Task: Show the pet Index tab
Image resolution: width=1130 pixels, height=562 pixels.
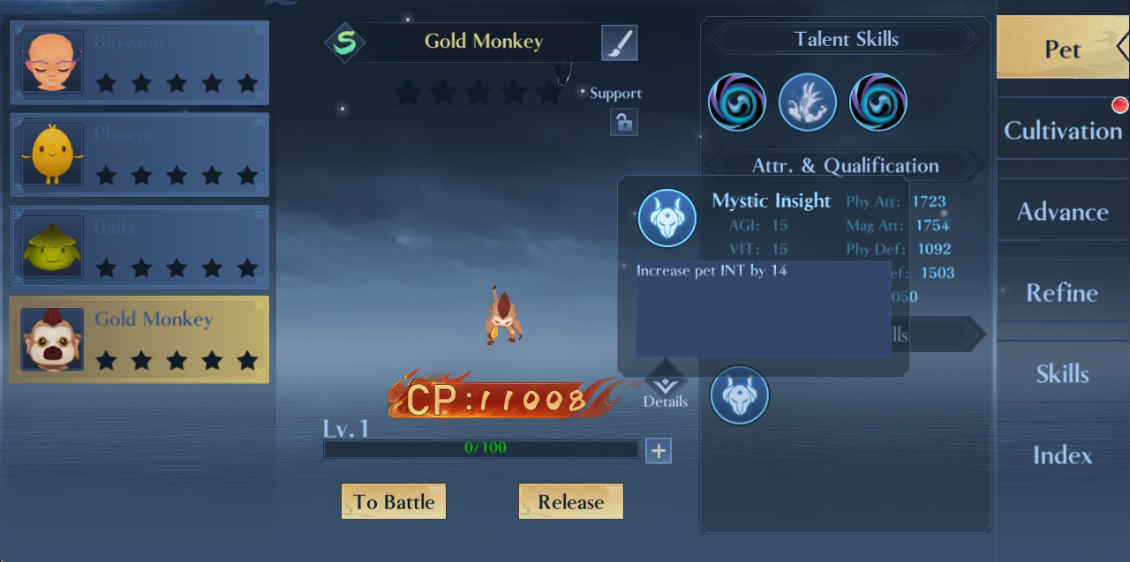Action: pyautogui.click(x=1062, y=455)
